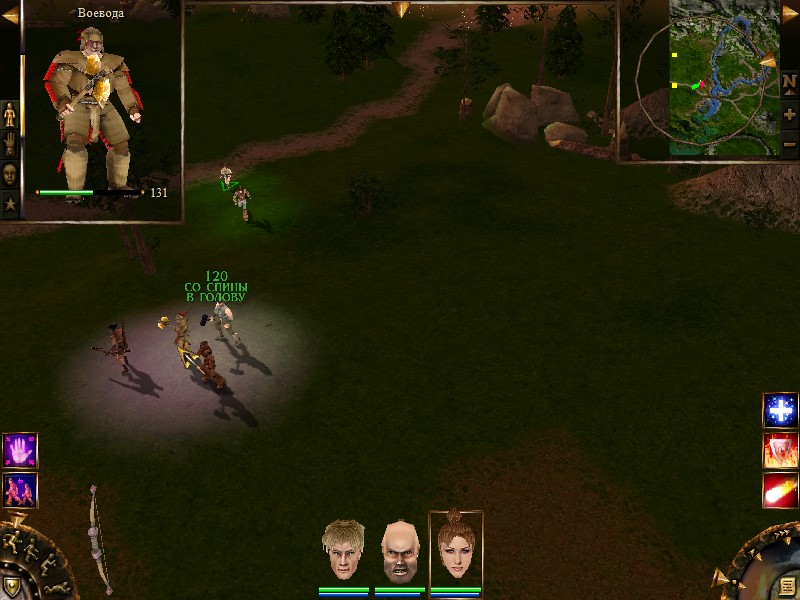Open the body figure tab on the target panel
The height and width of the screenshot is (600, 800).
10,114
